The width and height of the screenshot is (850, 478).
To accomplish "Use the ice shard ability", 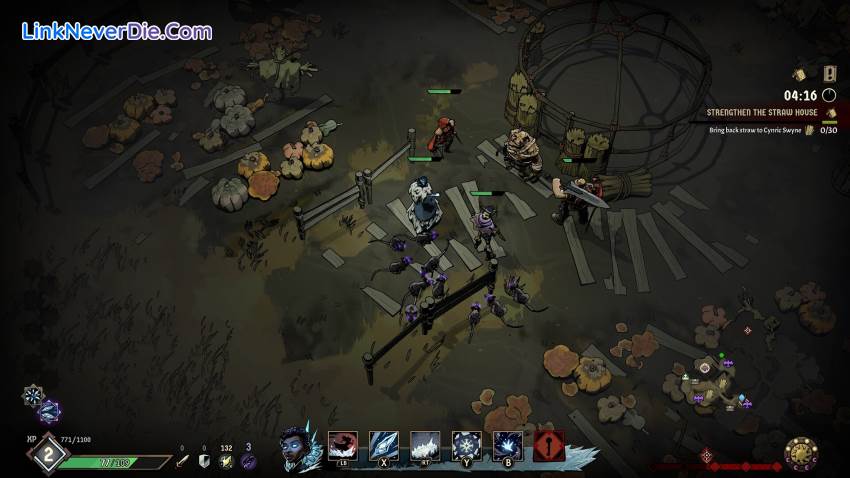I will (384, 445).
